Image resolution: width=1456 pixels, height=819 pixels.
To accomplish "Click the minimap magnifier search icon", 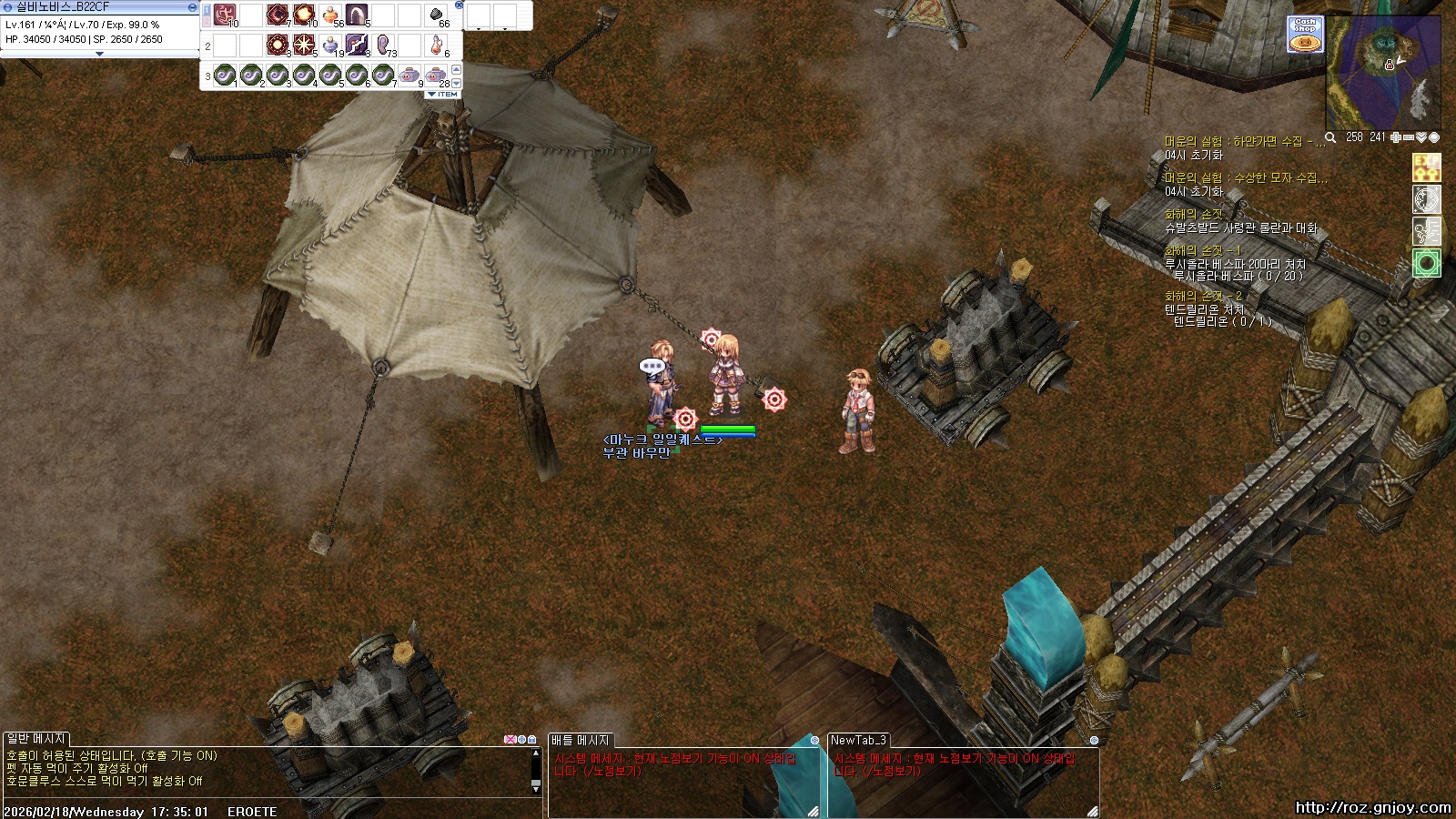I will pos(1330,137).
